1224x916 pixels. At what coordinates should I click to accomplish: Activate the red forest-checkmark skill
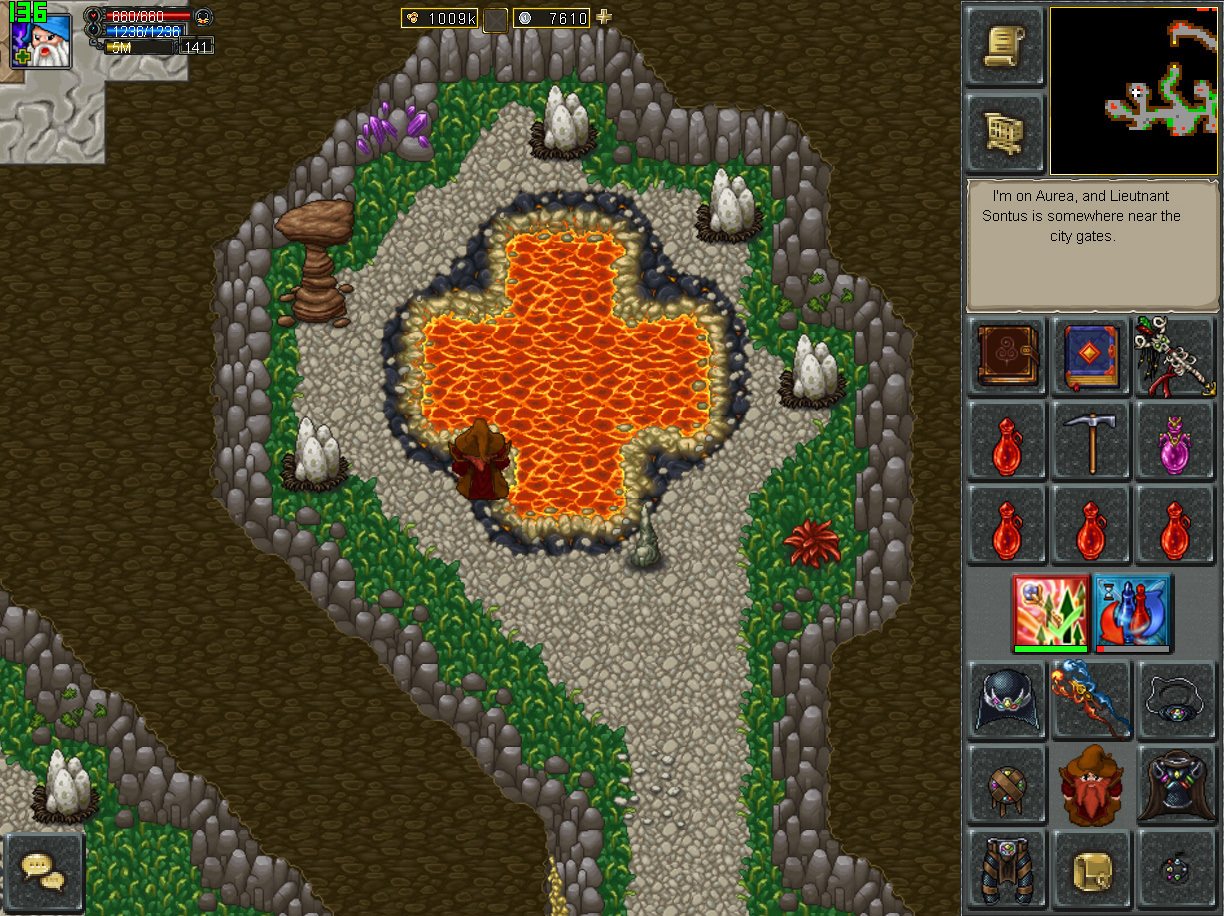click(x=1050, y=612)
